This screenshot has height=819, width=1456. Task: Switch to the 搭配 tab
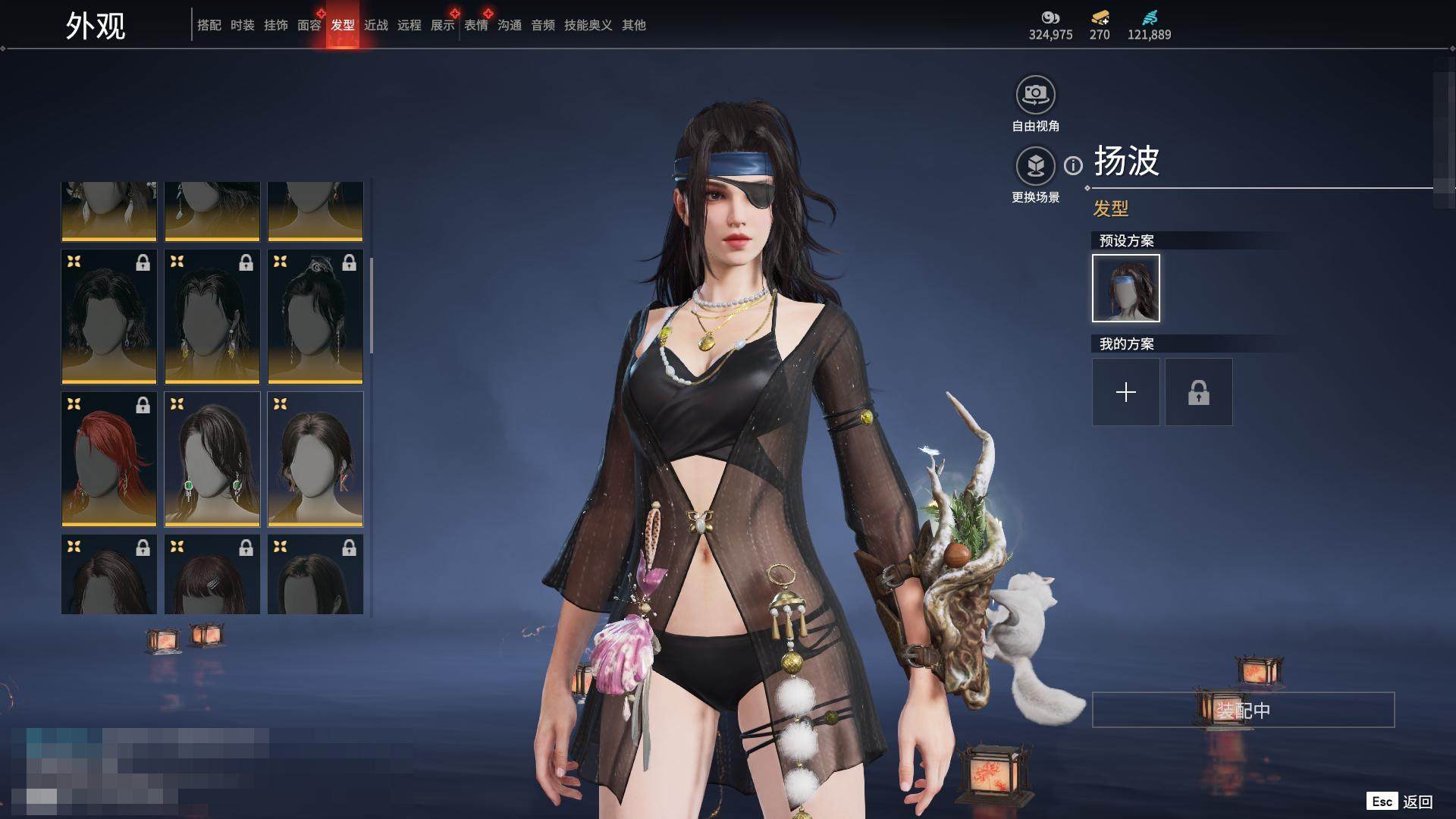209,25
